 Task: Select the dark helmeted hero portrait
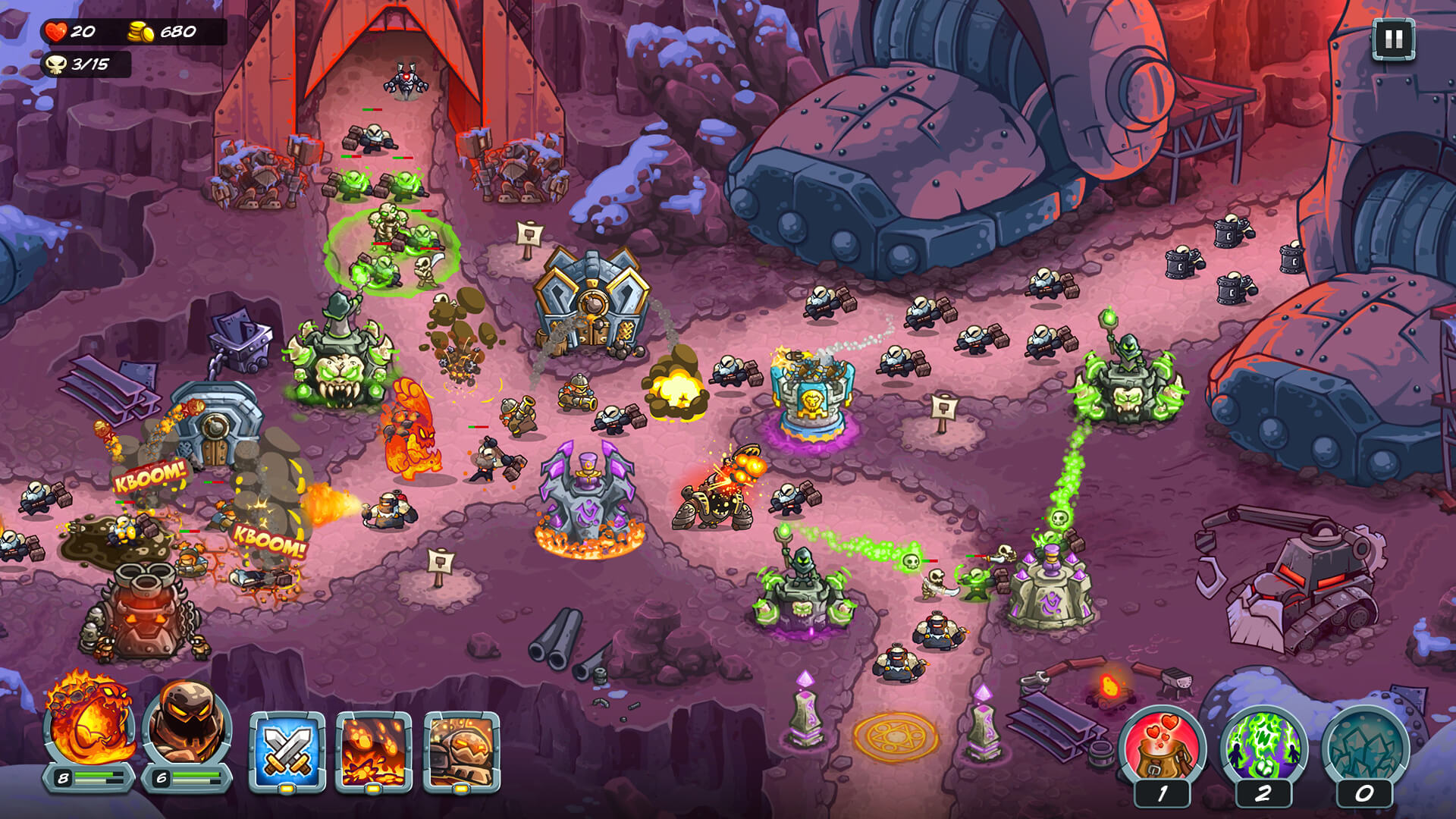[x=187, y=723]
